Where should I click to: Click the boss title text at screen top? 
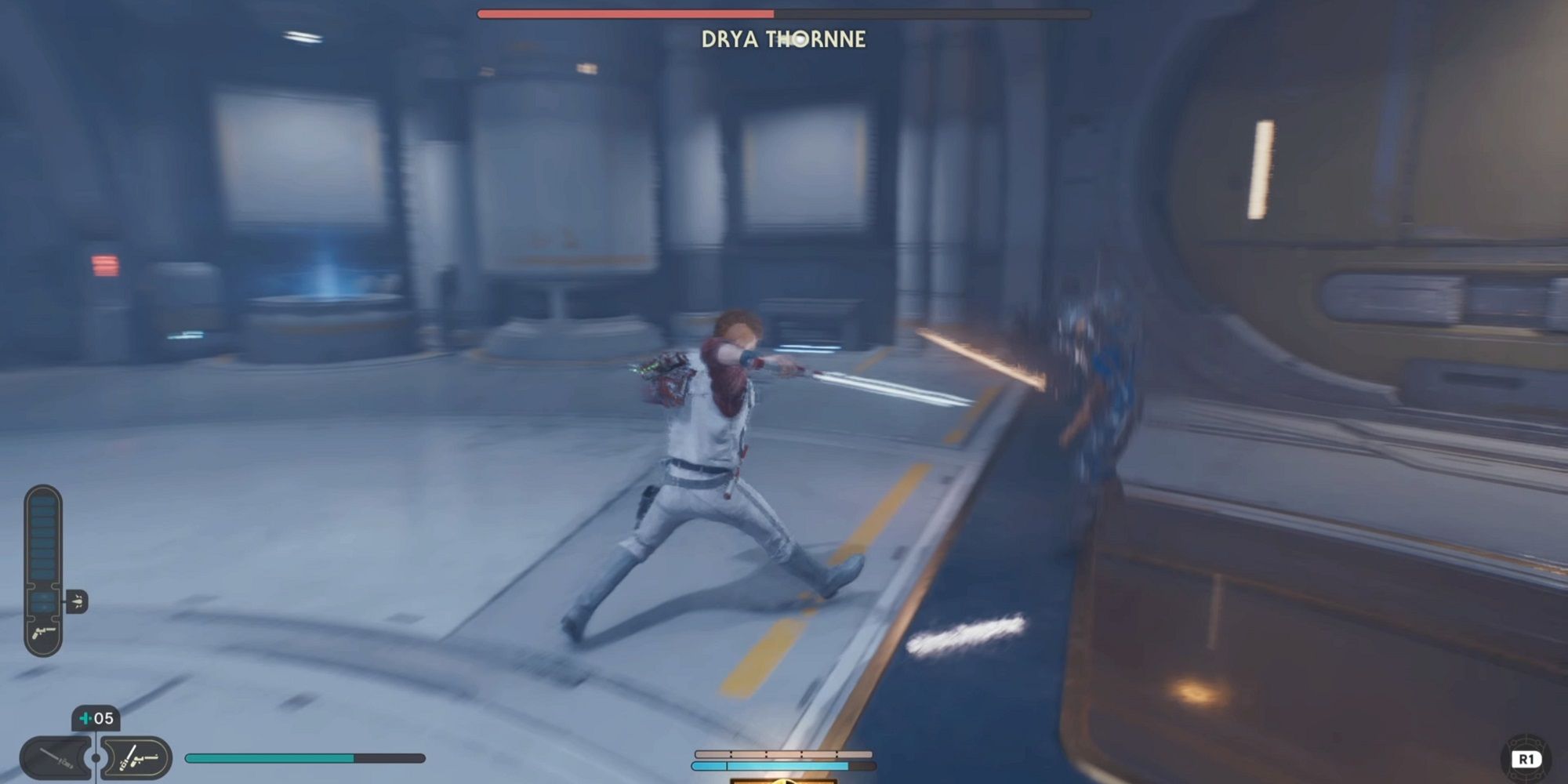click(784, 38)
